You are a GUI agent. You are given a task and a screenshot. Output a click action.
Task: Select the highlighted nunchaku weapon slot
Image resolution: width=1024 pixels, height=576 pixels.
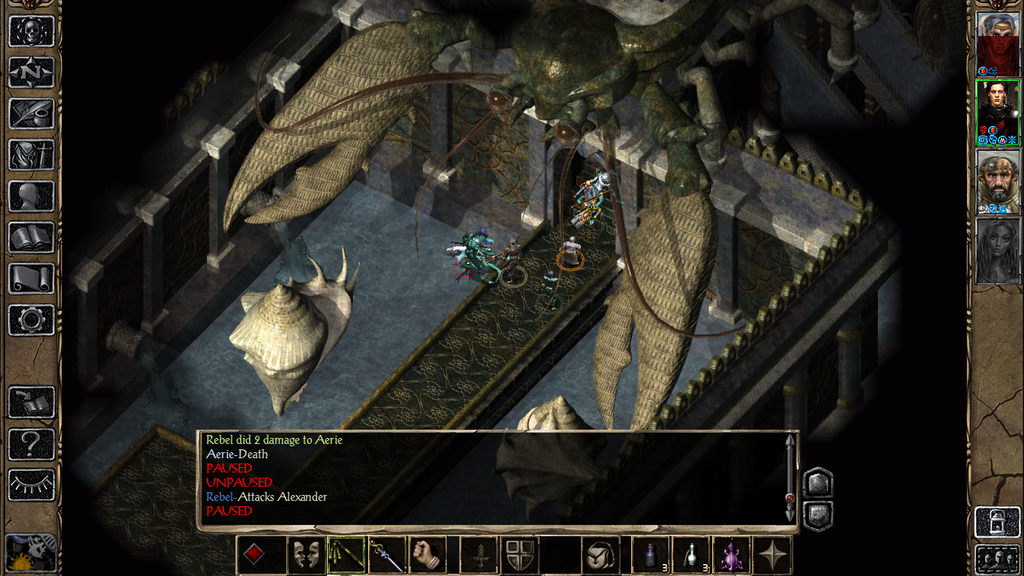[347, 554]
